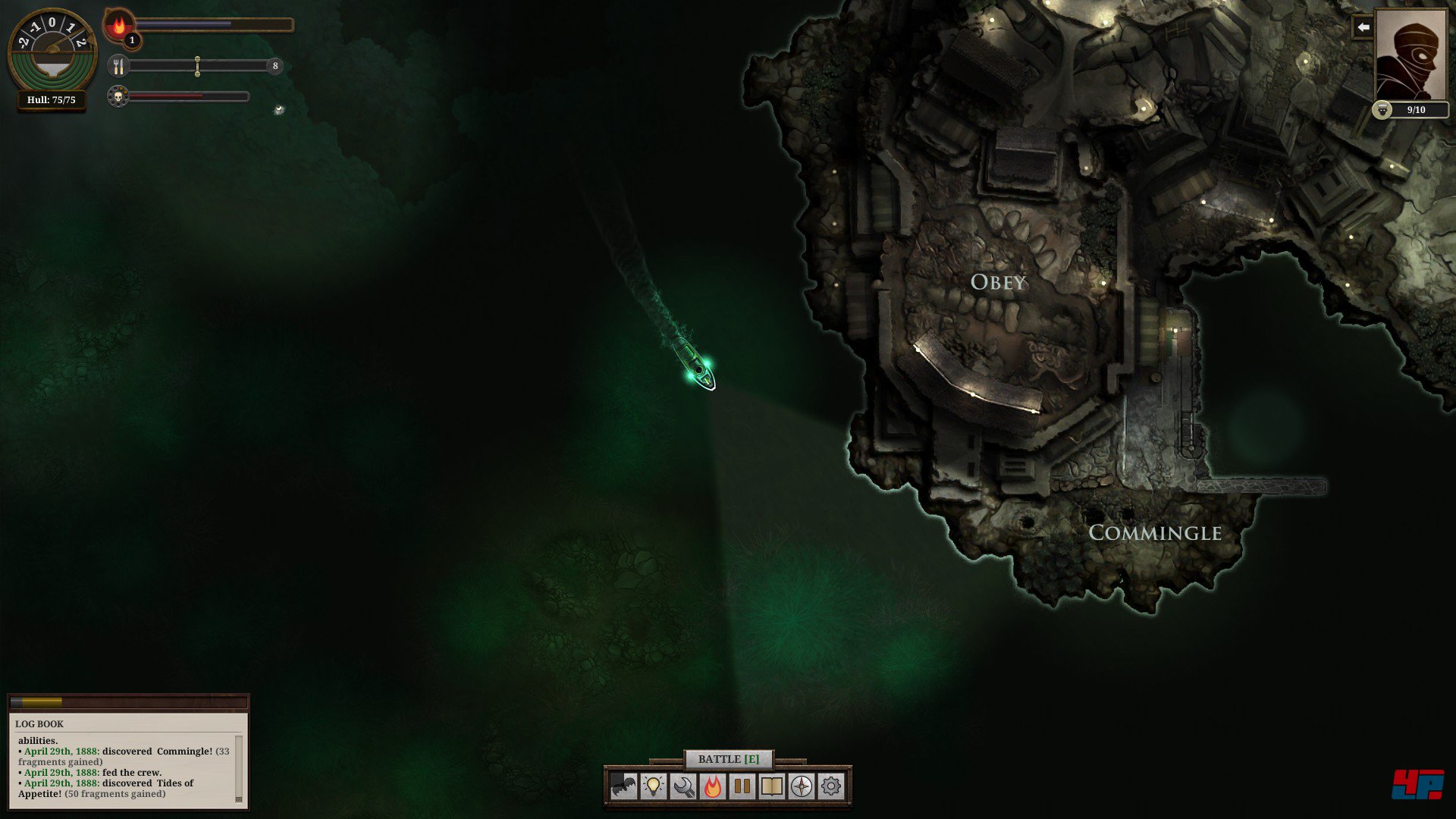Click the fuel flame icon beside the fuel bar
Screen dimensions: 1456x819
(118, 26)
